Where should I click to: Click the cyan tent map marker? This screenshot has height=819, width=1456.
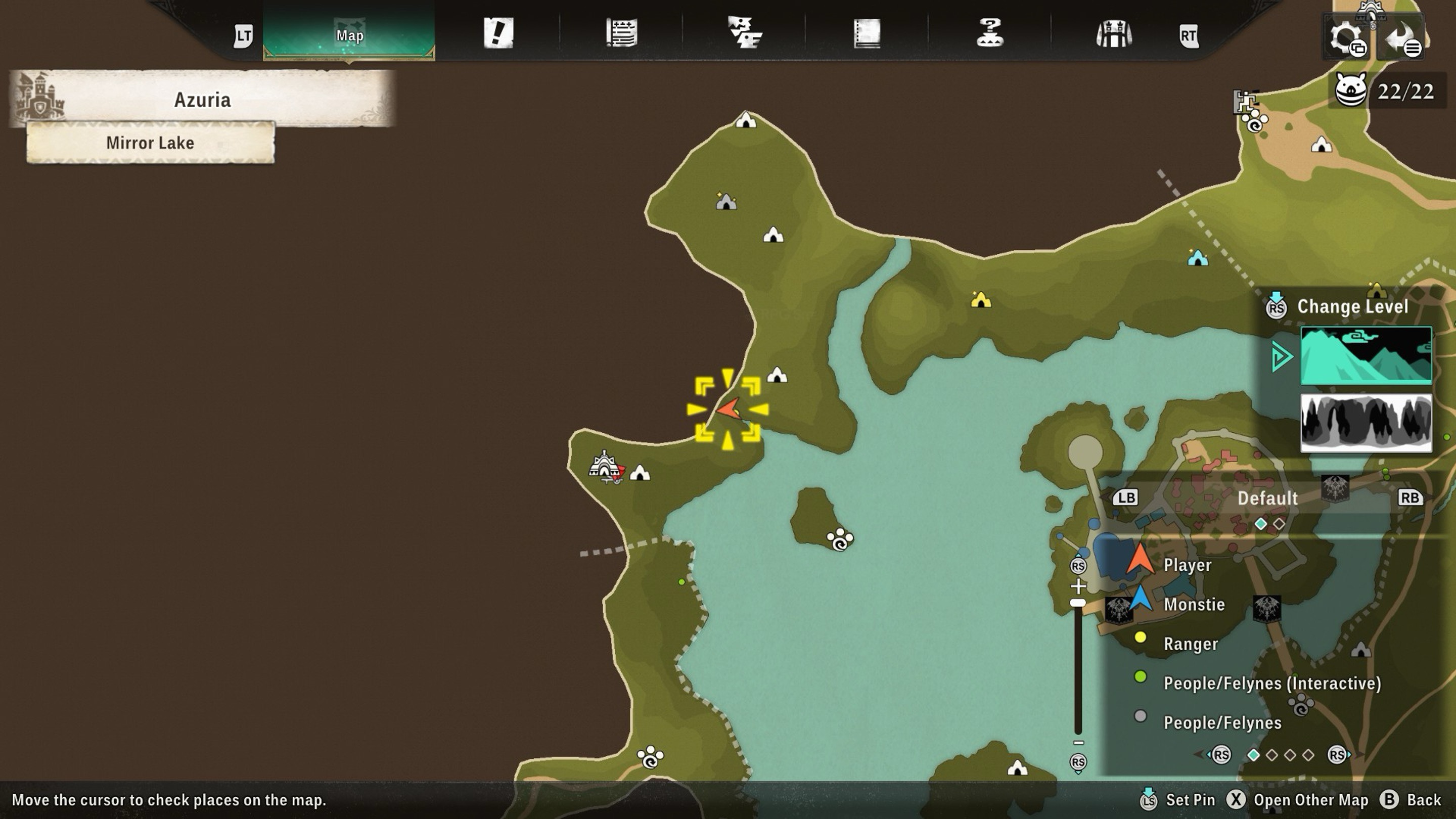[x=1197, y=258]
